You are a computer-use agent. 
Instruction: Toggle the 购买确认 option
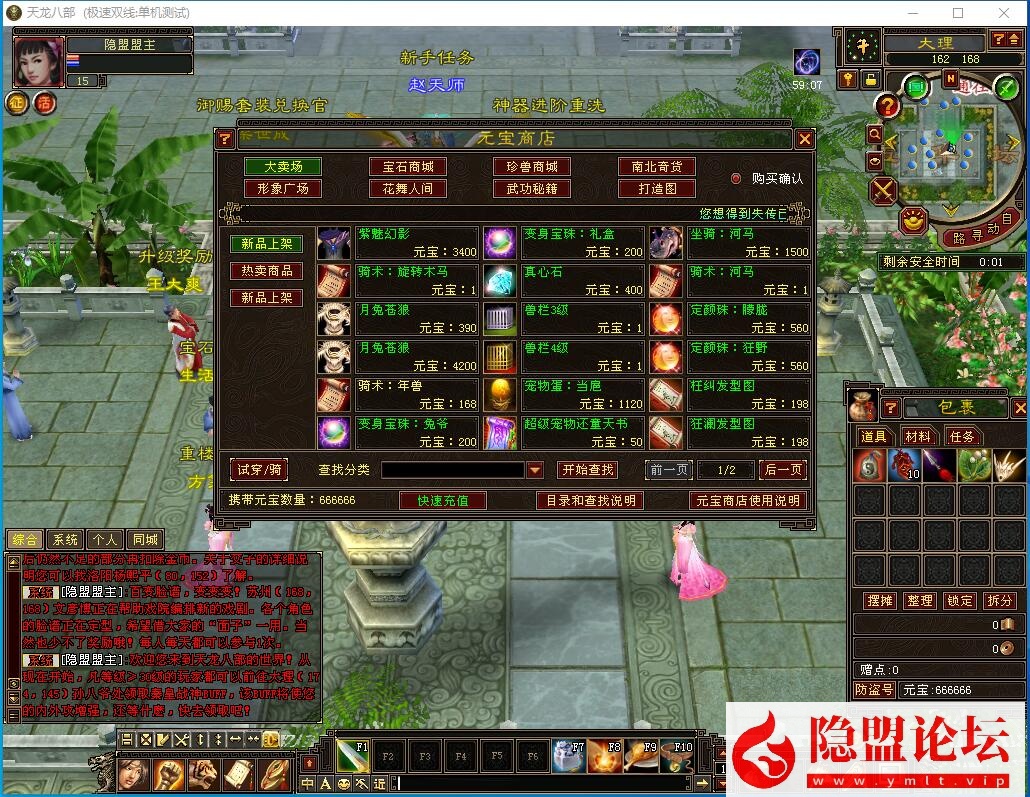click(737, 178)
